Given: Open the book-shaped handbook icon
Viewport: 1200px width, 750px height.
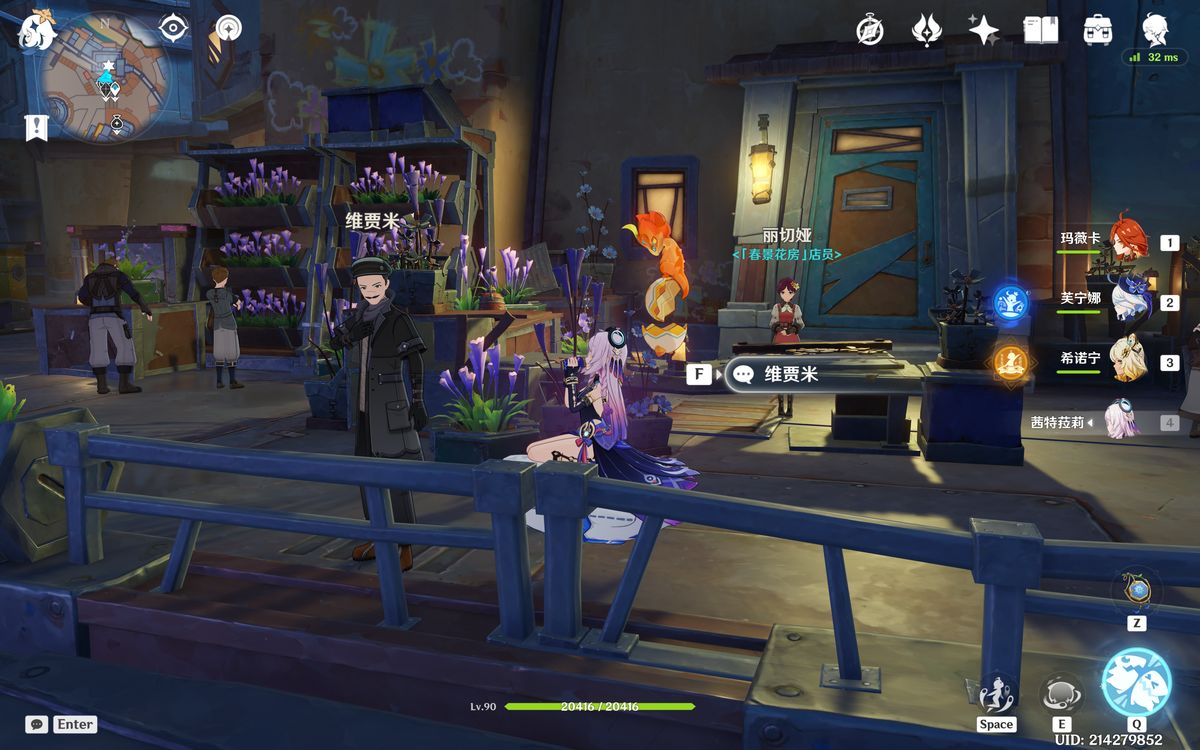Looking at the screenshot, I should pyautogui.click(x=1041, y=30).
